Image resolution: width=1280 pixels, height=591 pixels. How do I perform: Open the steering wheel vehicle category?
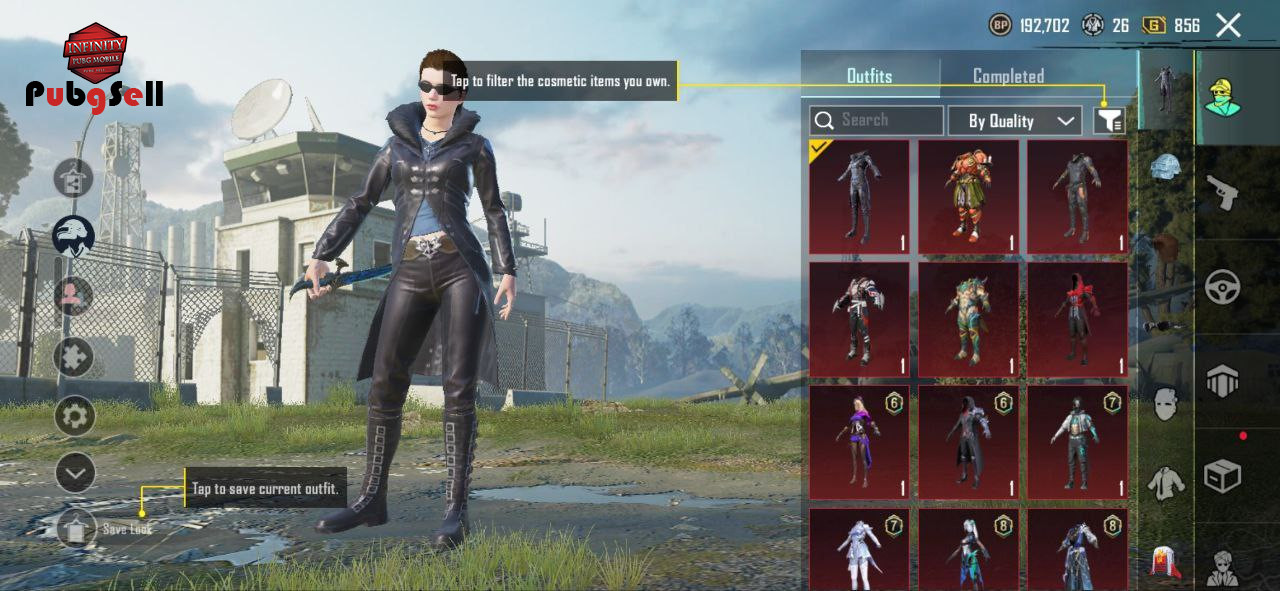[x=1222, y=288]
